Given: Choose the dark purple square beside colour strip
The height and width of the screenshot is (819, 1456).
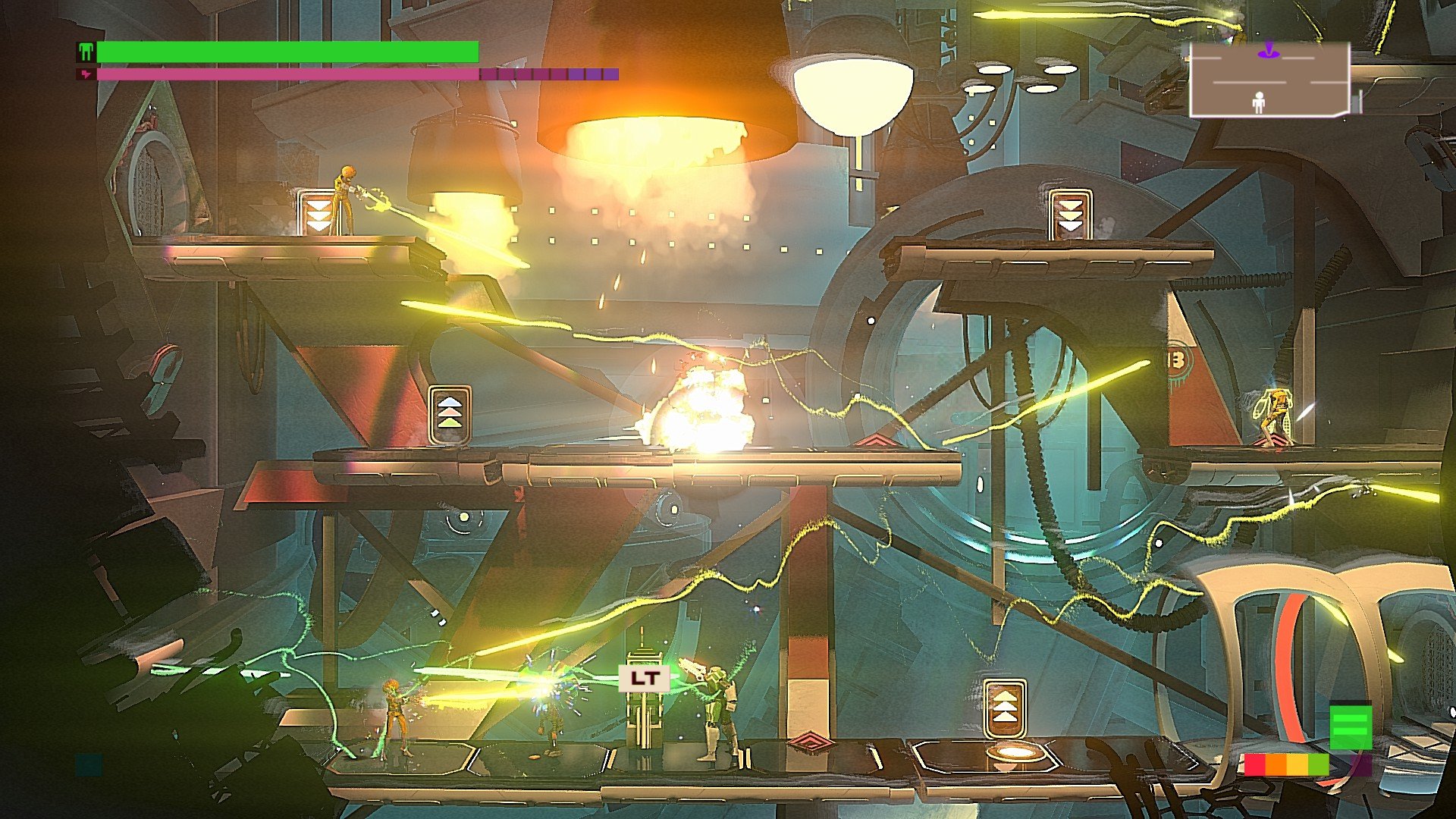Looking at the screenshot, I should coord(1362,764).
